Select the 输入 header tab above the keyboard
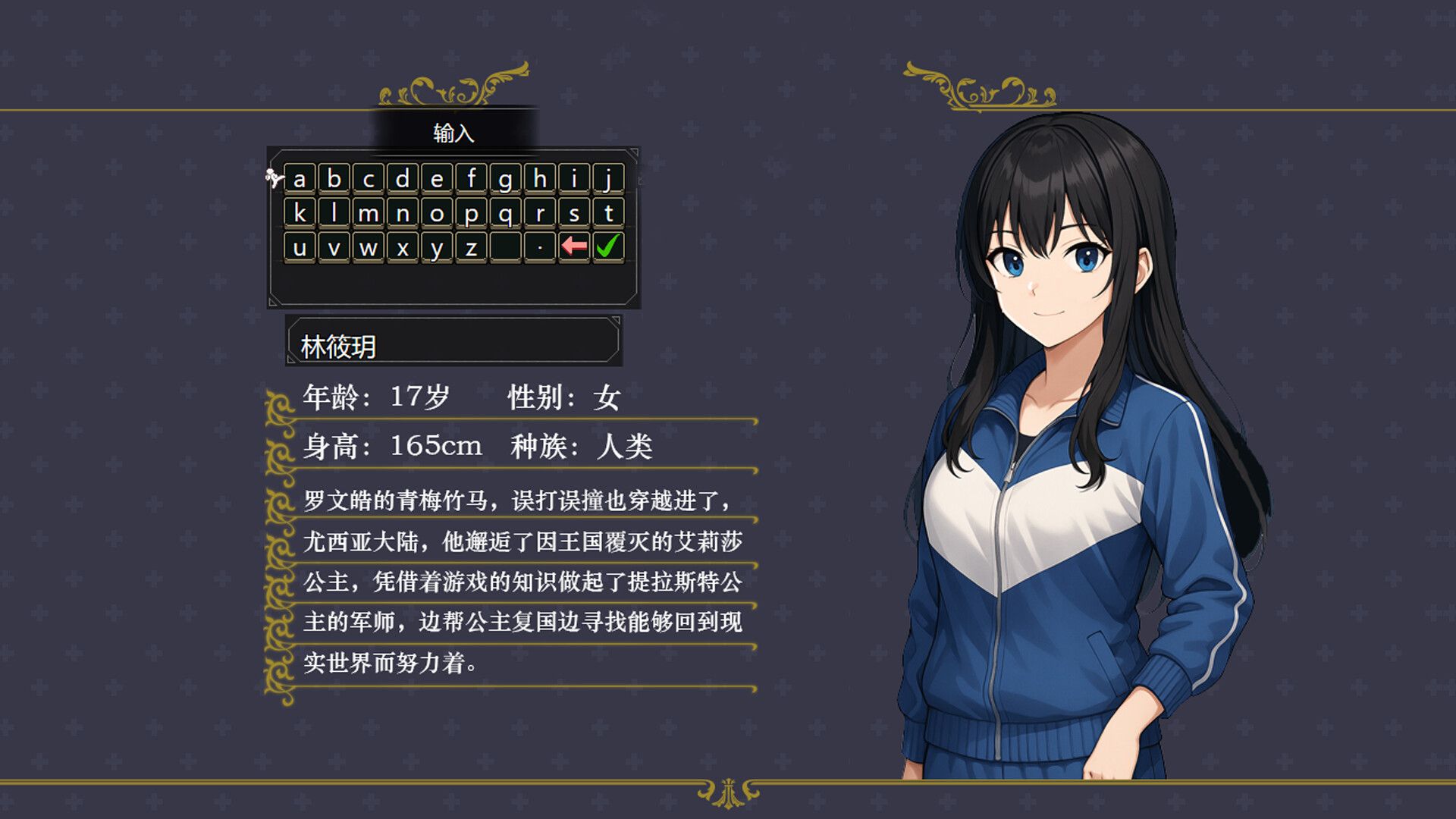 coord(455,133)
